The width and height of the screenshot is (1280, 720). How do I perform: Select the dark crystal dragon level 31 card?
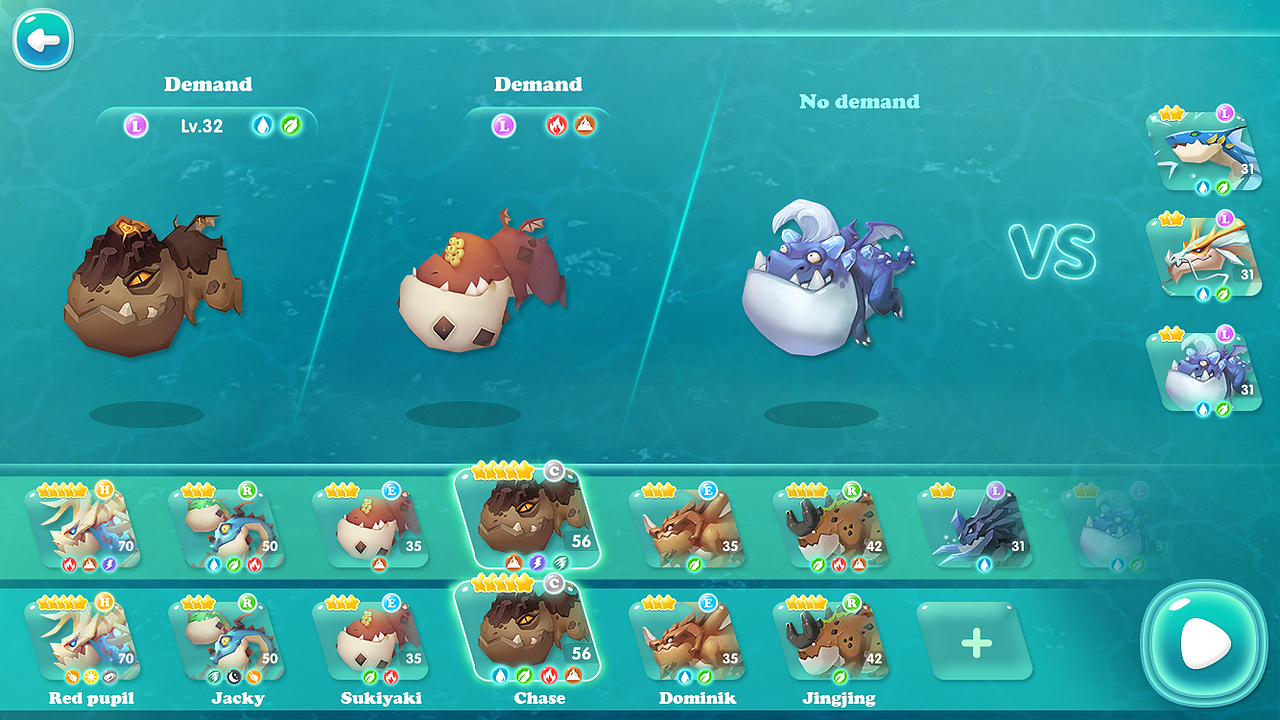(x=976, y=527)
